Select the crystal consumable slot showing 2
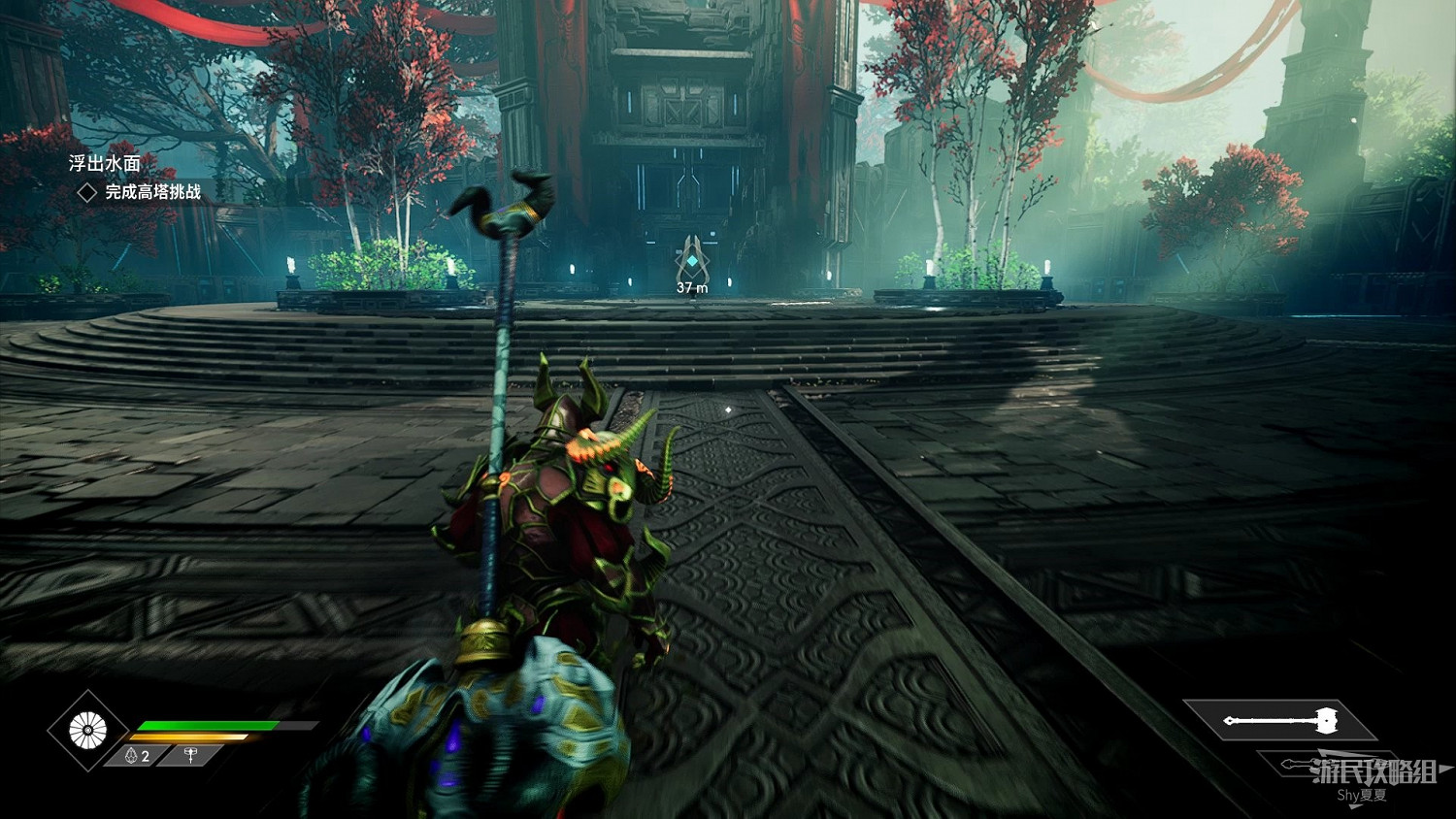1456x819 pixels. (139, 756)
